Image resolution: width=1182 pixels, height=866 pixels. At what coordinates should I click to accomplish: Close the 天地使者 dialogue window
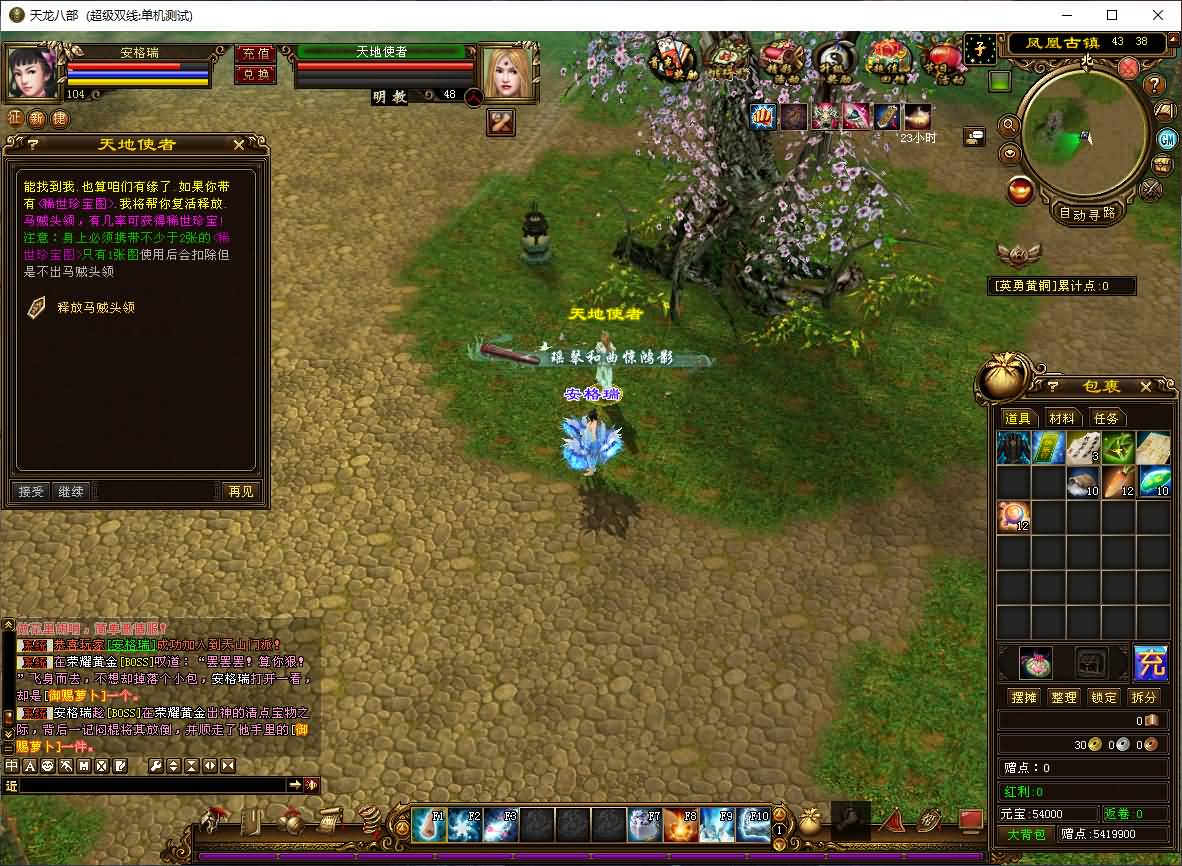click(x=239, y=145)
